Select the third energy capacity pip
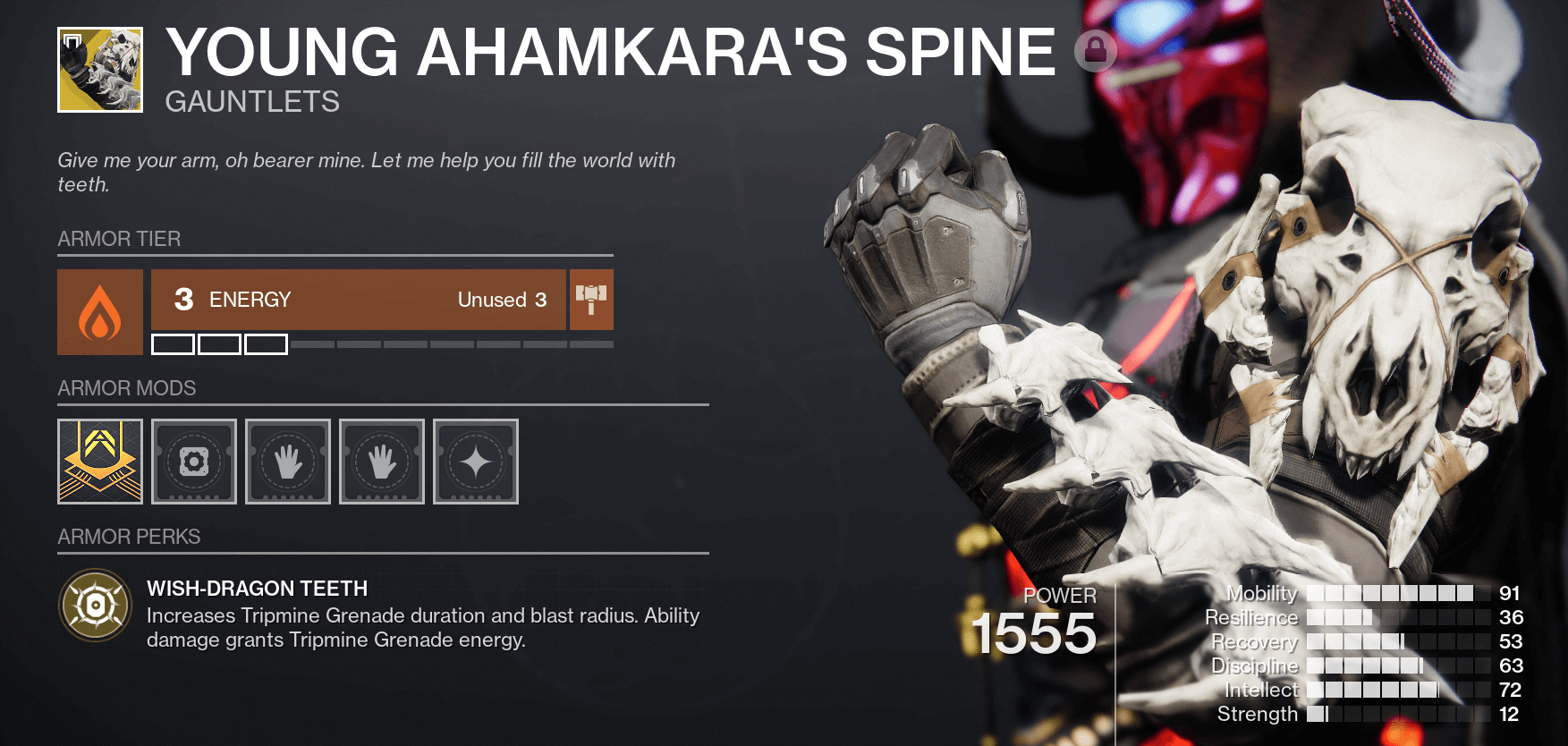The image size is (1568, 746). (267, 343)
